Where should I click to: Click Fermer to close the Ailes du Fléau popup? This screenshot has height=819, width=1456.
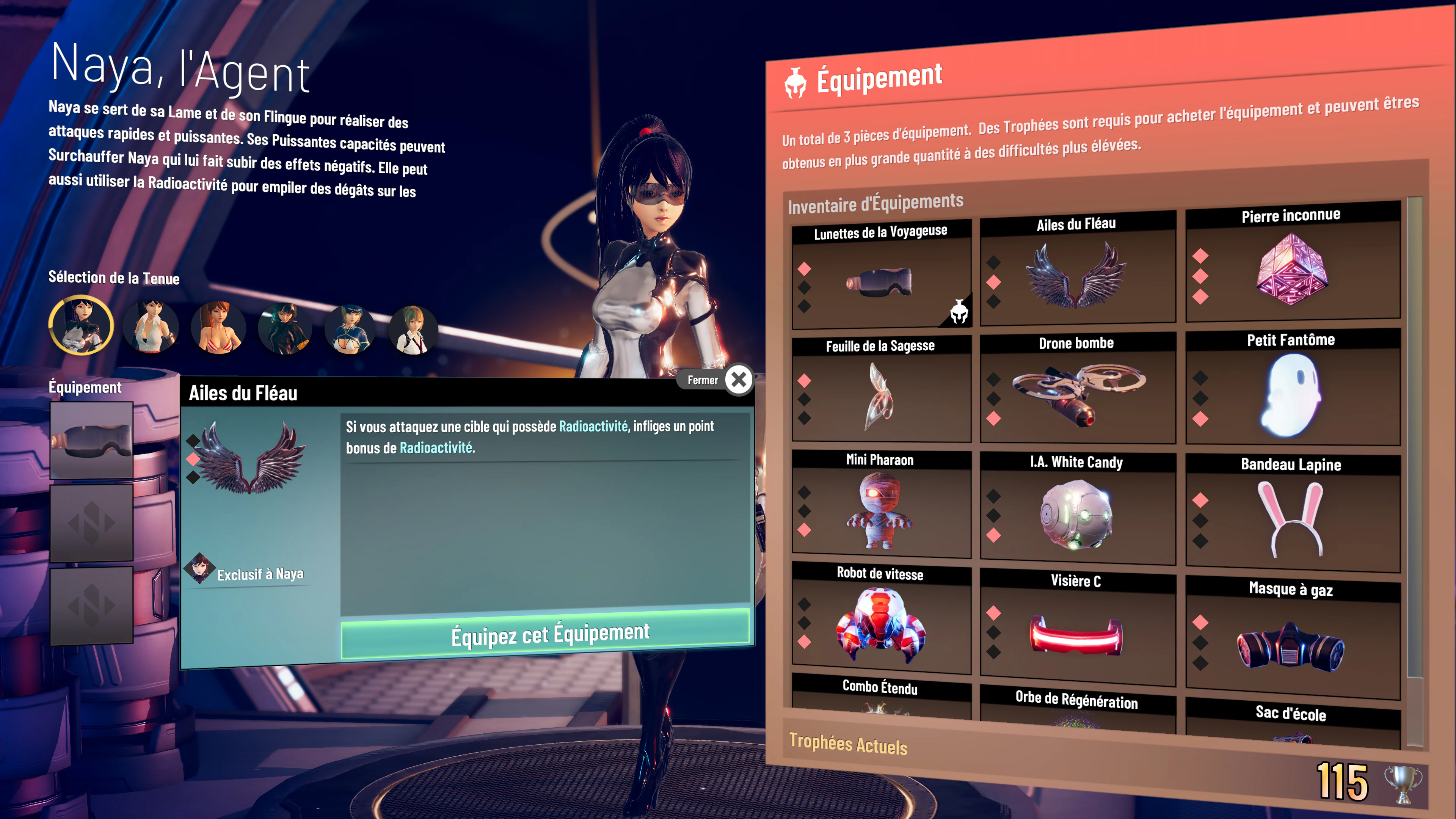(738, 380)
